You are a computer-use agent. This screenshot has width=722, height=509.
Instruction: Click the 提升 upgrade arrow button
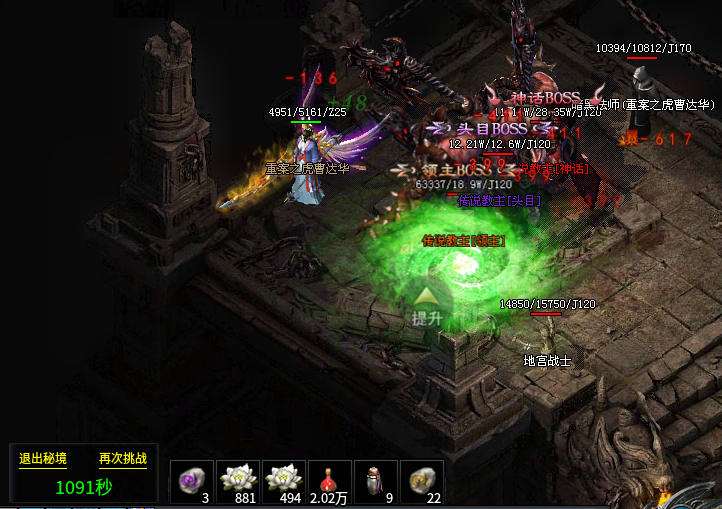[x=427, y=306]
